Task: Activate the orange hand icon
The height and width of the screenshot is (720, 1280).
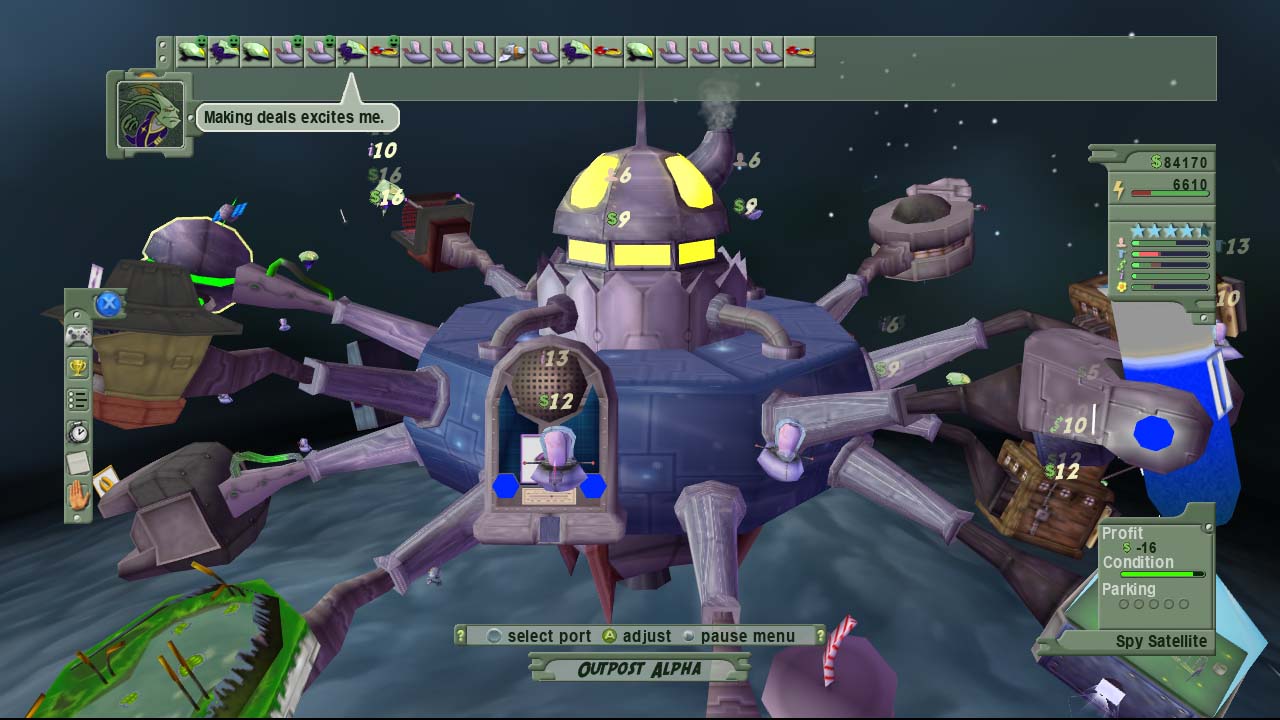Action: [x=78, y=495]
